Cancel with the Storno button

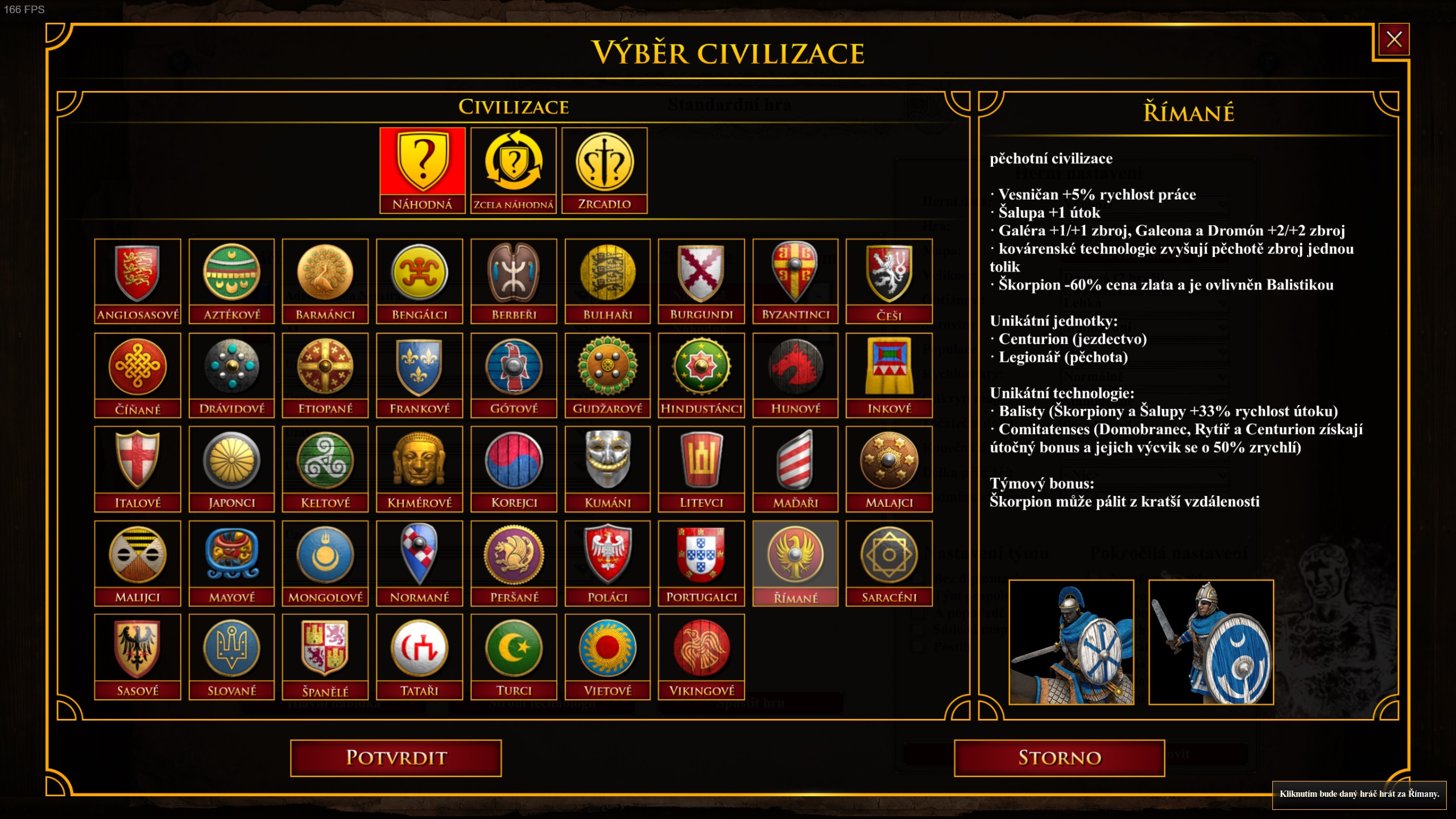(1059, 758)
